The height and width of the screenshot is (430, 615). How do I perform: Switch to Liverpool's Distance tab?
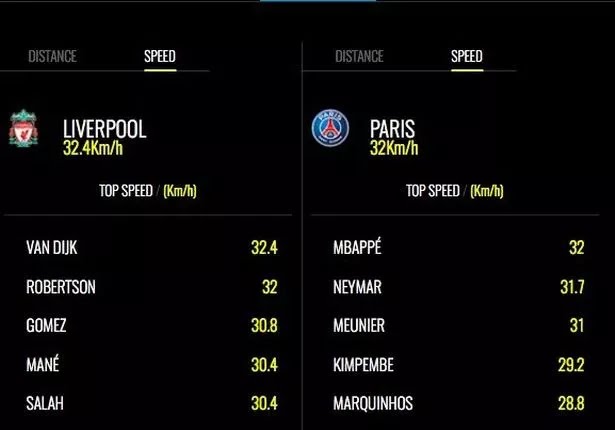point(52,57)
